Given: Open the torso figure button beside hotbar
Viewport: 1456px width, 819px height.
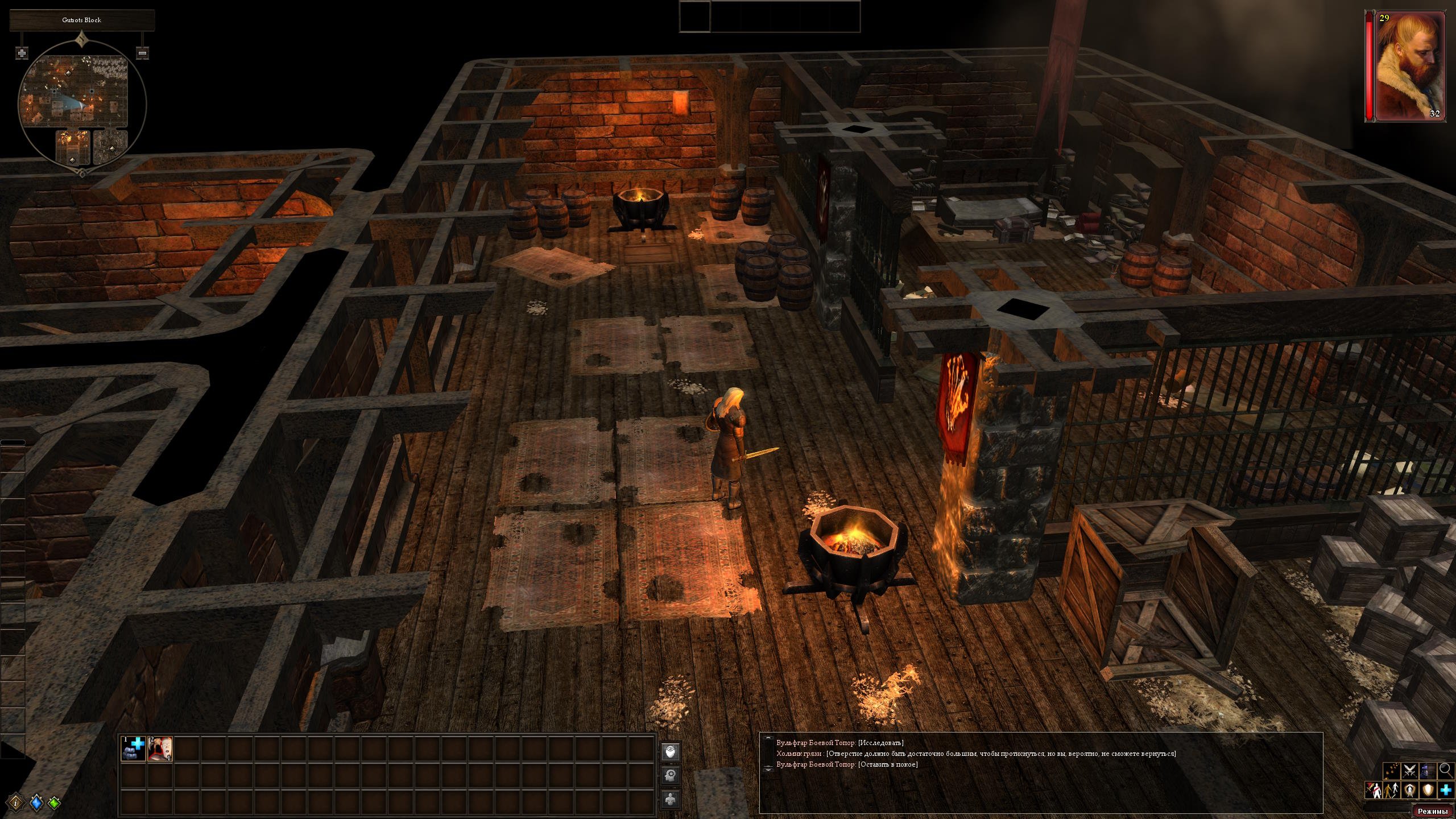Looking at the screenshot, I should click(671, 799).
